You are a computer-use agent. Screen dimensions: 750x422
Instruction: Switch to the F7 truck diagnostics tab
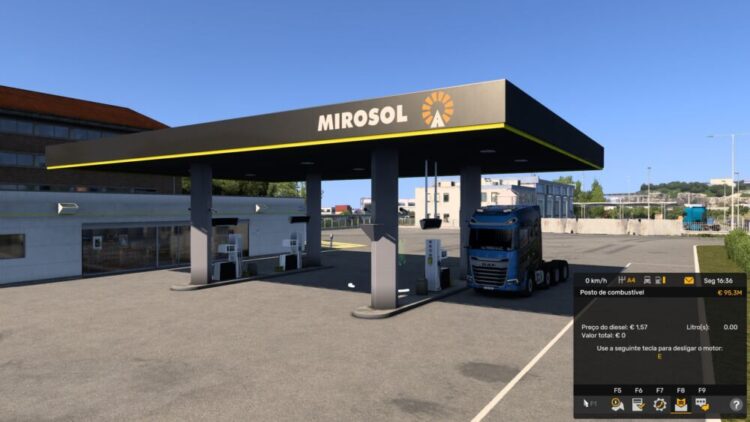[x=660, y=404]
